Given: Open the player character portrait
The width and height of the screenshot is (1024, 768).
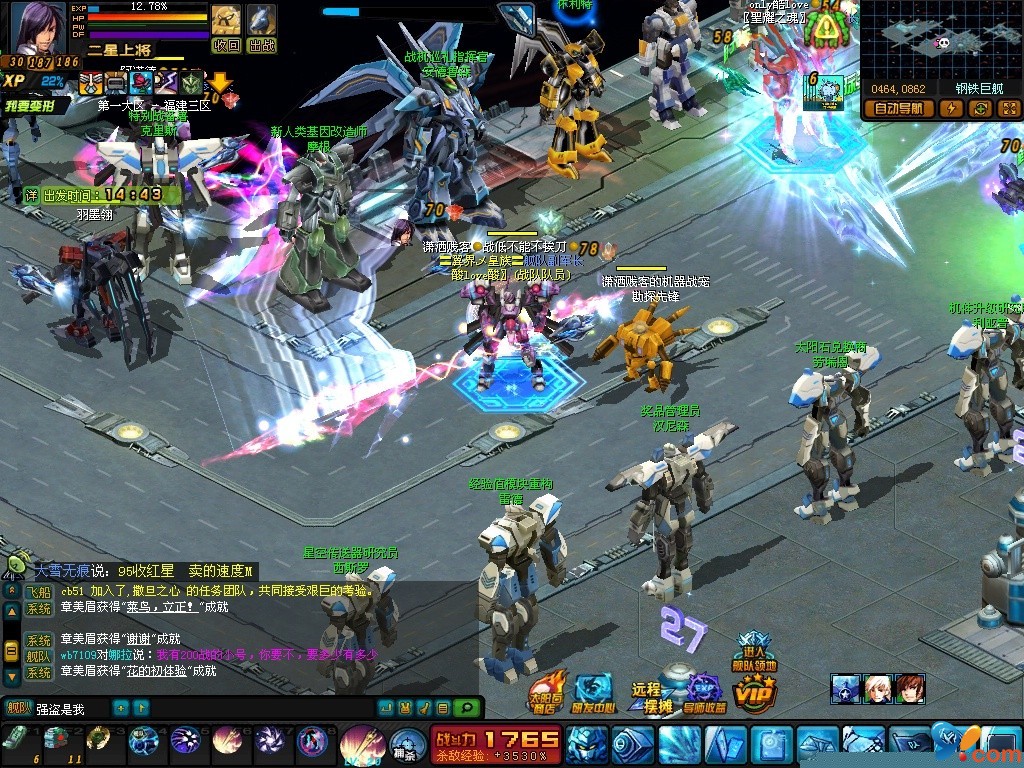Looking at the screenshot, I should [x=38, y=28].
